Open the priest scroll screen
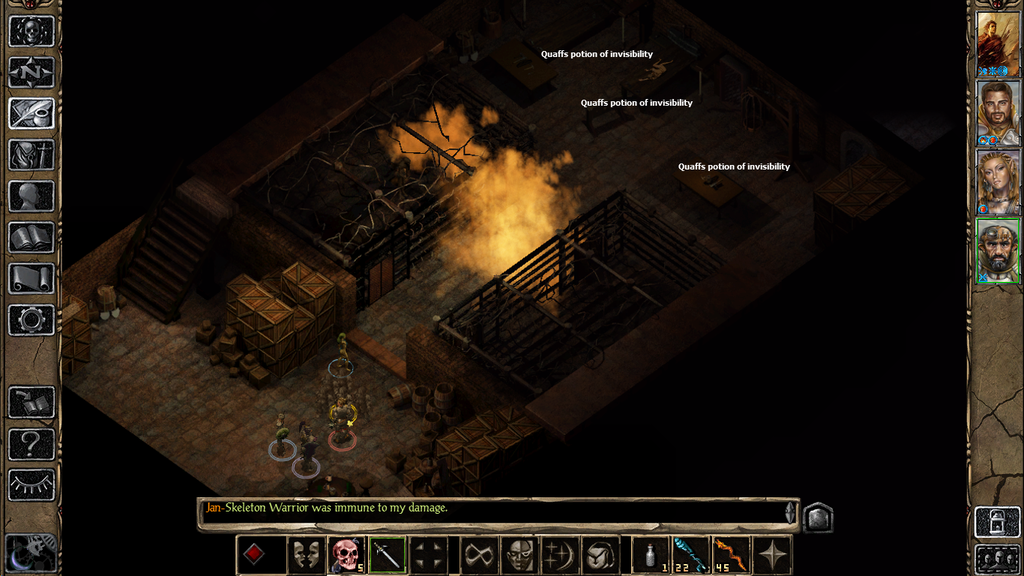Image resolution: width=1024 pixels, height=576 pixels. [x=31, y=279]
